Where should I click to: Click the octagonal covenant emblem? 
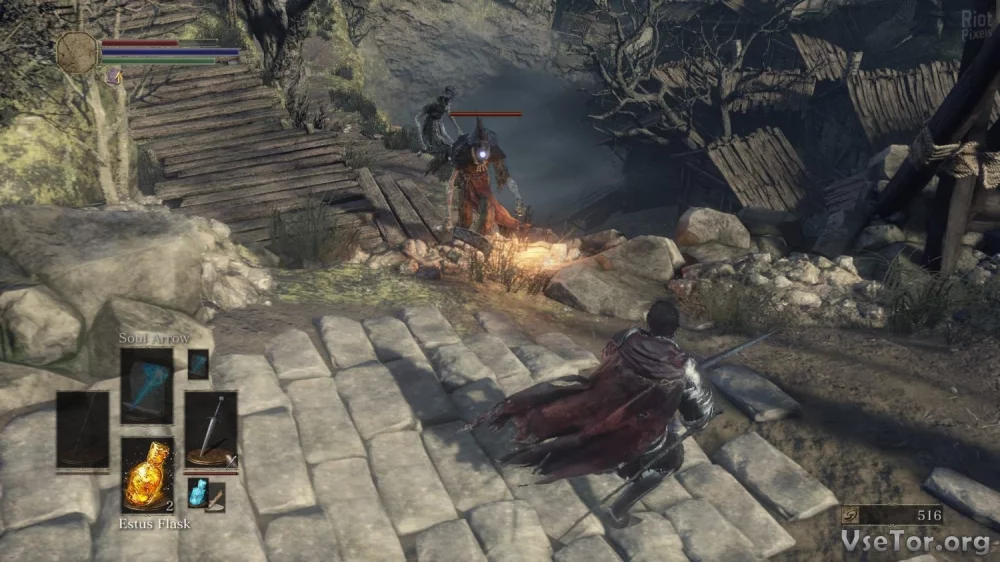coord(77,52)
